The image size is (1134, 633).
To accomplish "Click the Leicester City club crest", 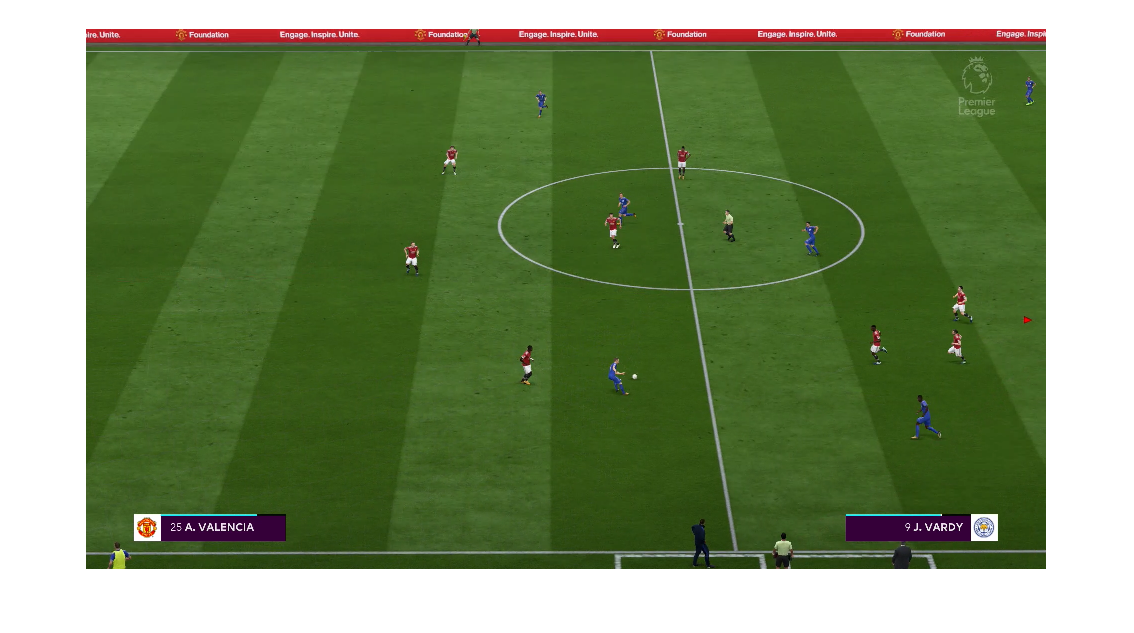I will pos(984,527).
